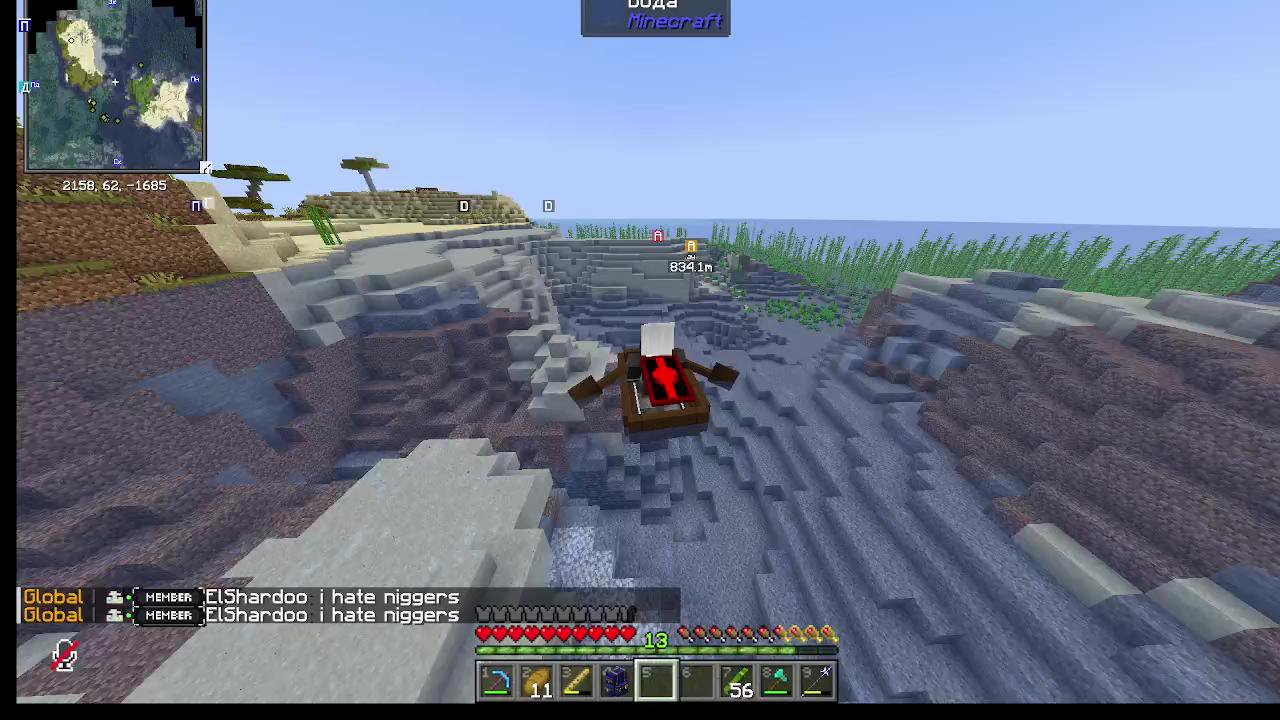Select the pickaxe in hotbar slot 1
Screen dimensions: 1280x720
click(x=497, y=682)
